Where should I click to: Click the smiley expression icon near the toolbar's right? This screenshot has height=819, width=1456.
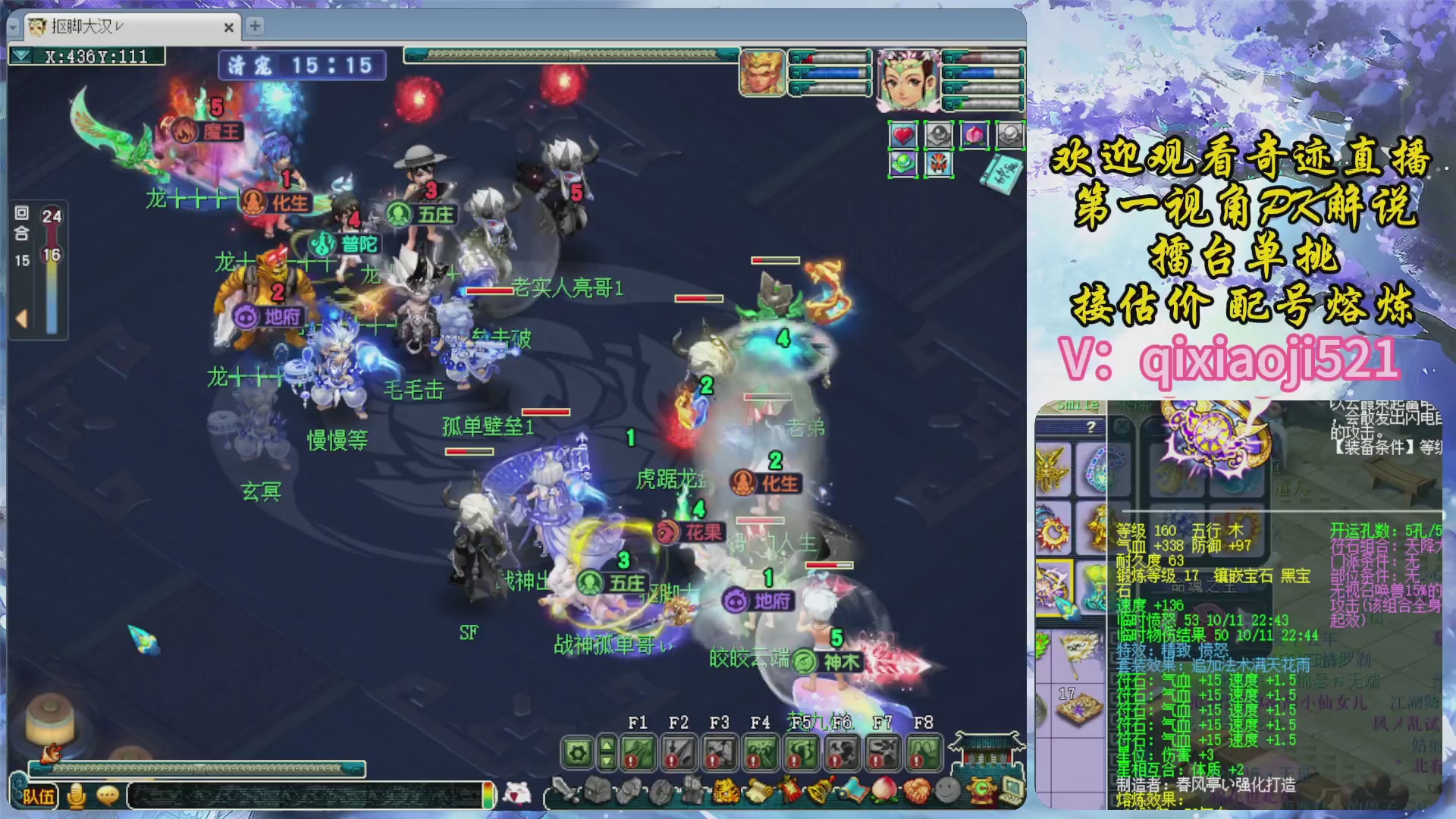(x=948, y=791)
